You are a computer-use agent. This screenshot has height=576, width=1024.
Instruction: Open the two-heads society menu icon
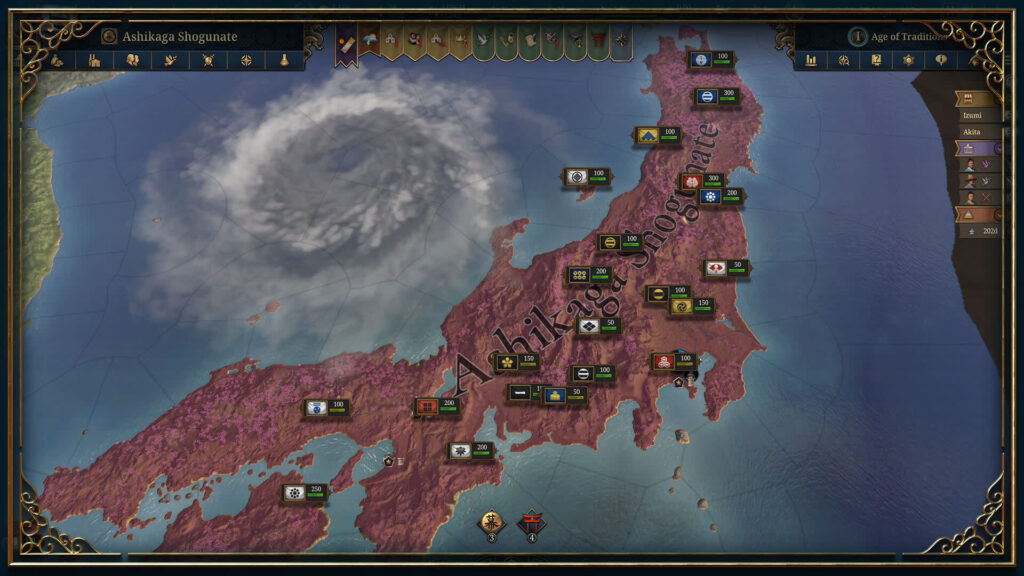pos(133,60)
